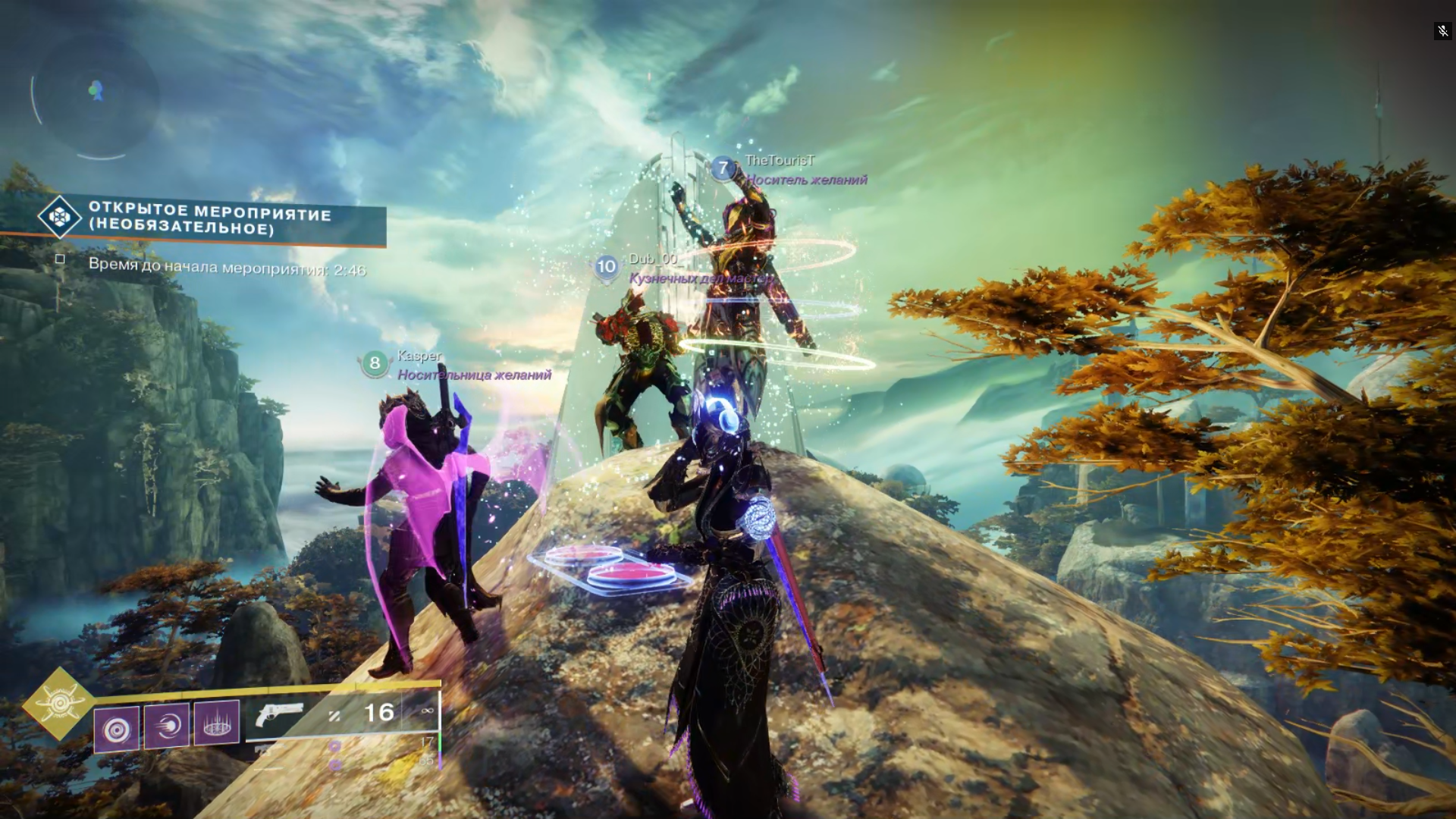This screenshot has height=819, width=1456.
Task: Open the radar in the top-left corner
Action: [x=96, y=95]
